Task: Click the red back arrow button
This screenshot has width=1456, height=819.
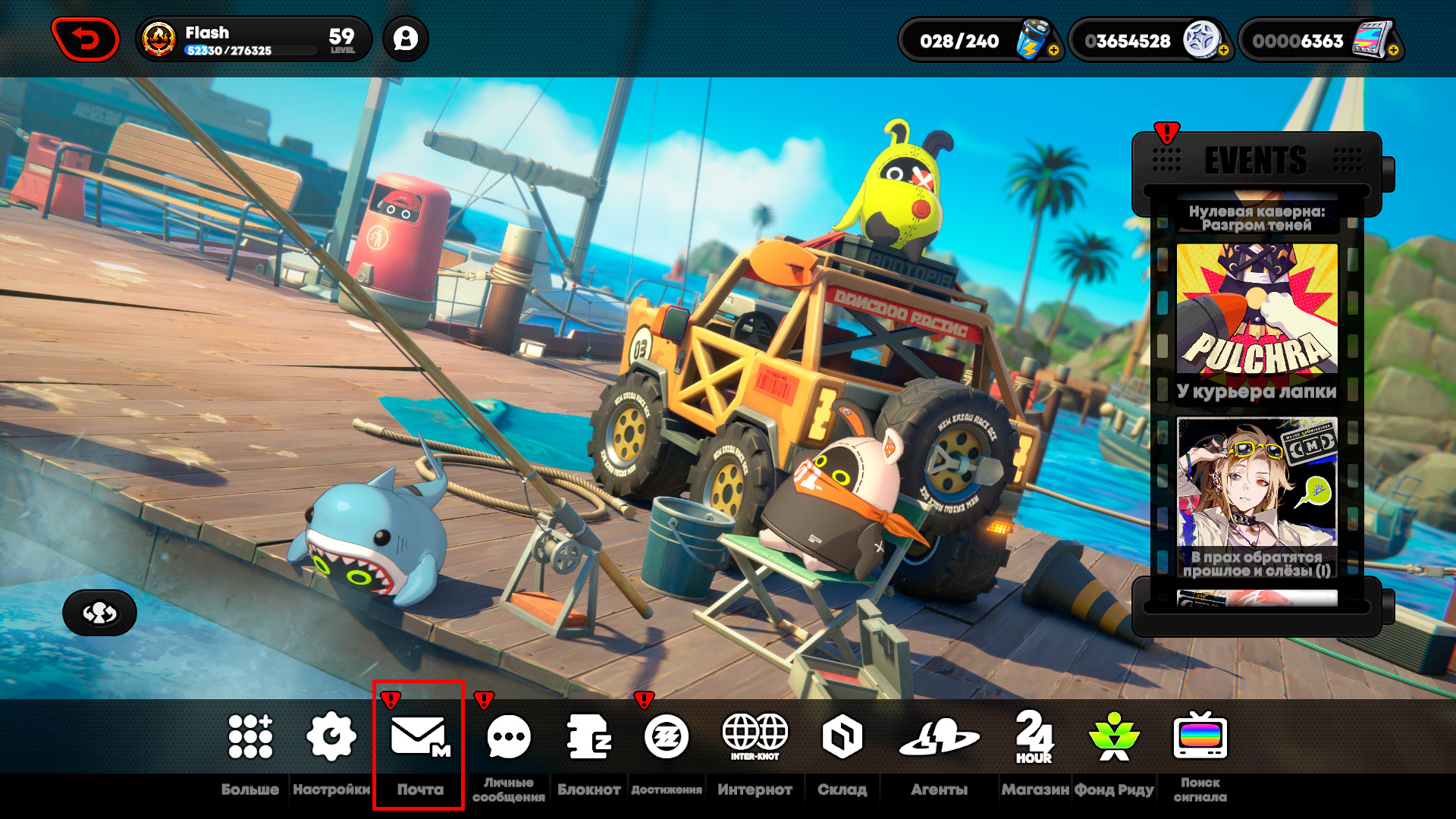Action: click(85, 39)
